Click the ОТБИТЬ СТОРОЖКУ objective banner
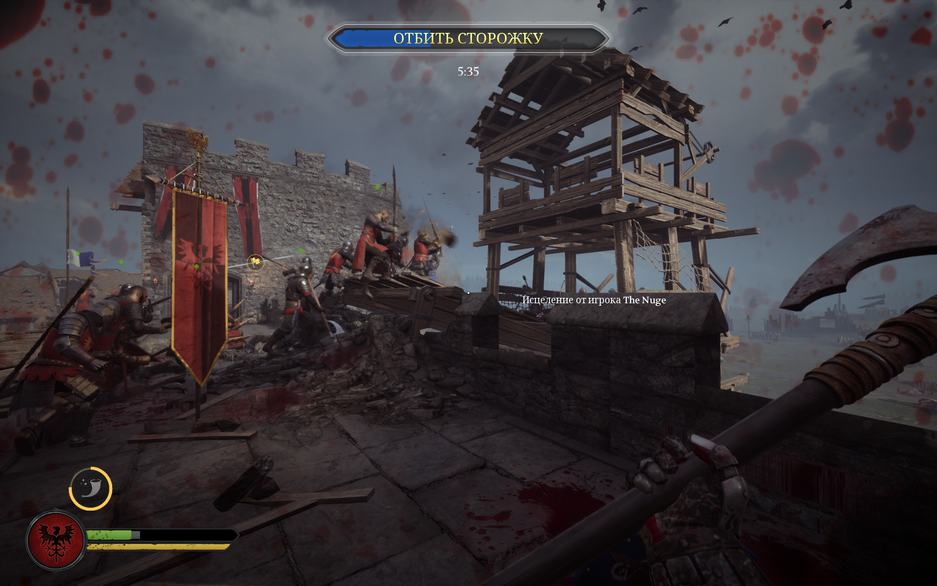The image size is (937, 586). [467, 38]
